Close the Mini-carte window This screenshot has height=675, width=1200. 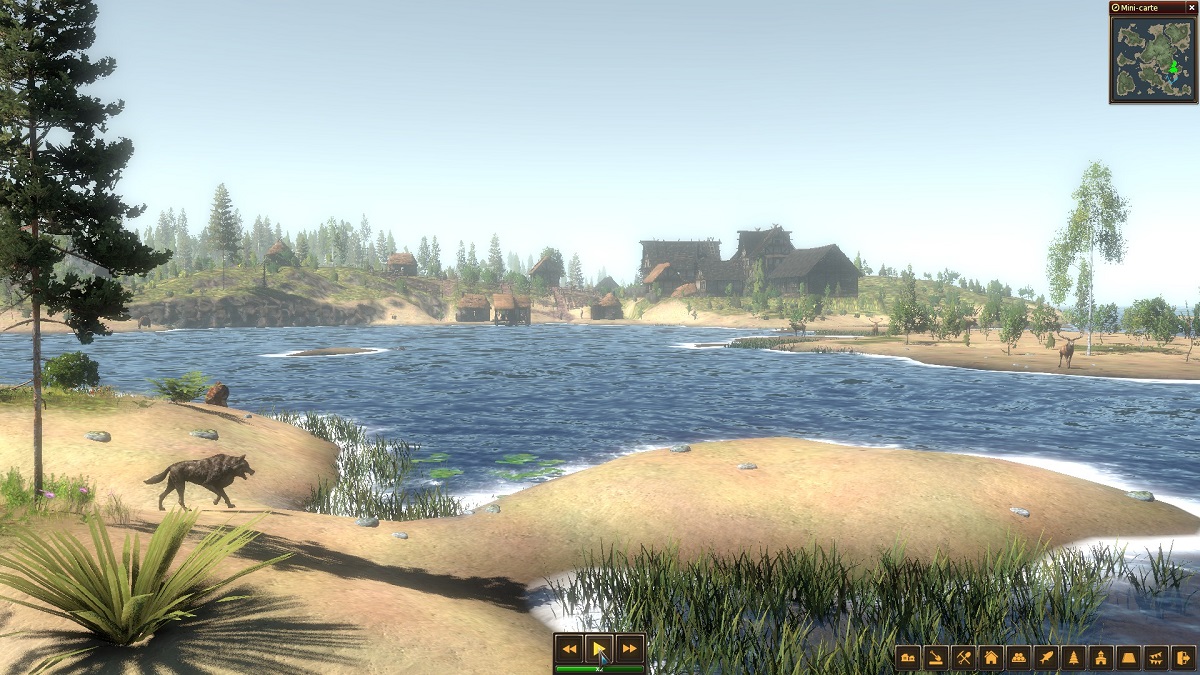tap(1191, 7)
